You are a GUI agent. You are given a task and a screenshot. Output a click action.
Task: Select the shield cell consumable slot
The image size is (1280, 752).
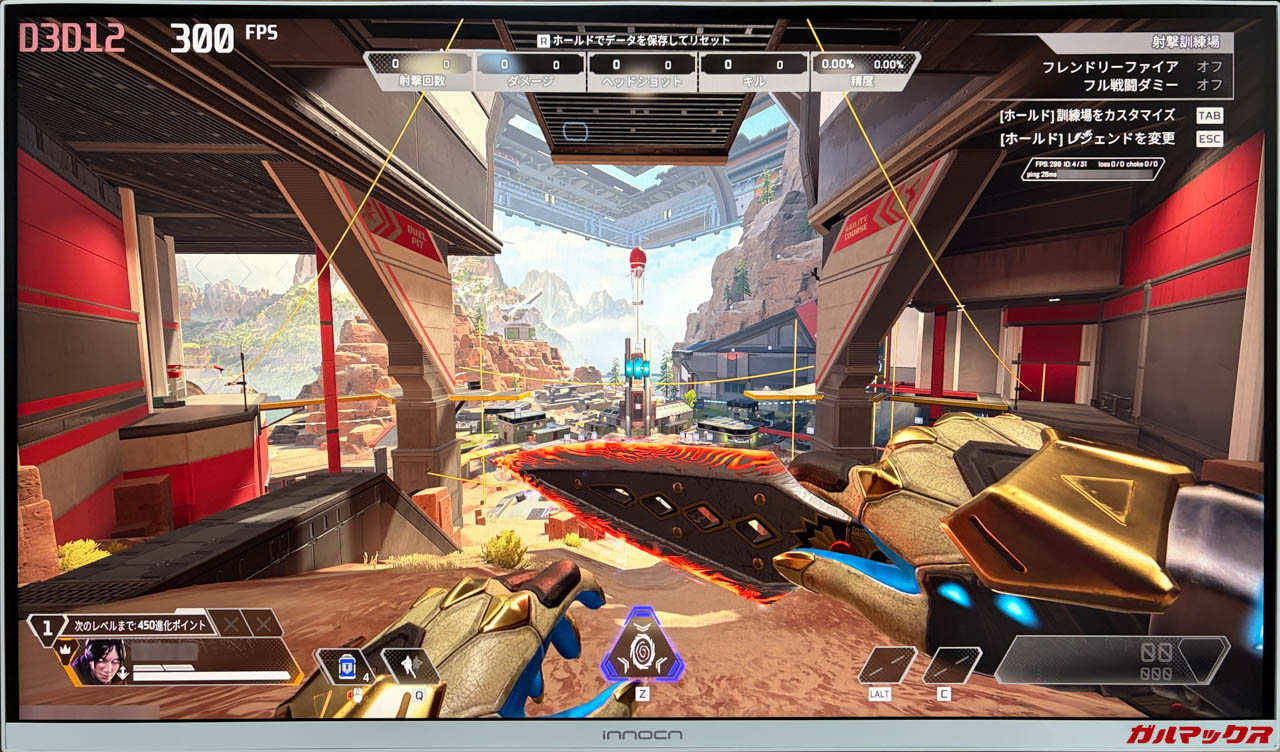click(347, 667)
